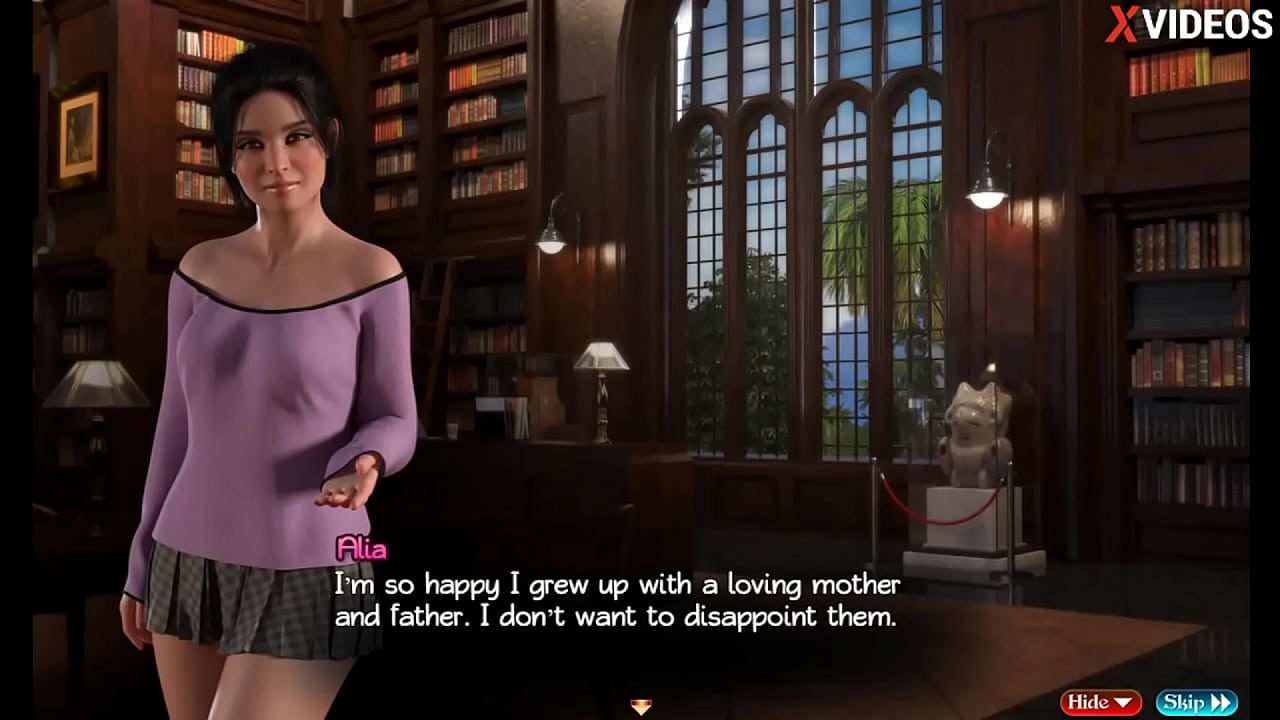Advance dialogue via the orange arrow indicator
This screenshot has width=1280, height=720.
click(x=641, y=707)
